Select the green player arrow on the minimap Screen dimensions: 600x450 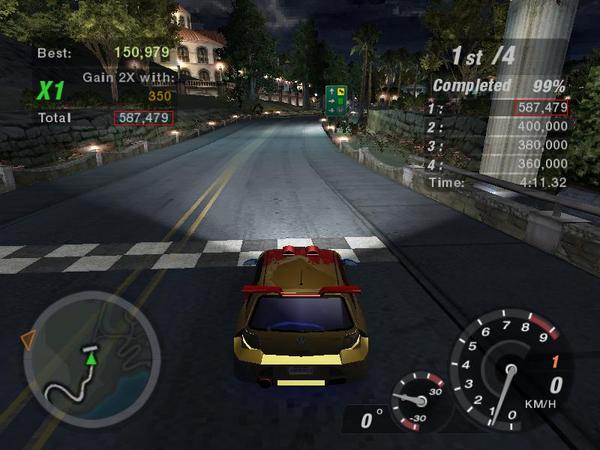[x=92, y=356]
